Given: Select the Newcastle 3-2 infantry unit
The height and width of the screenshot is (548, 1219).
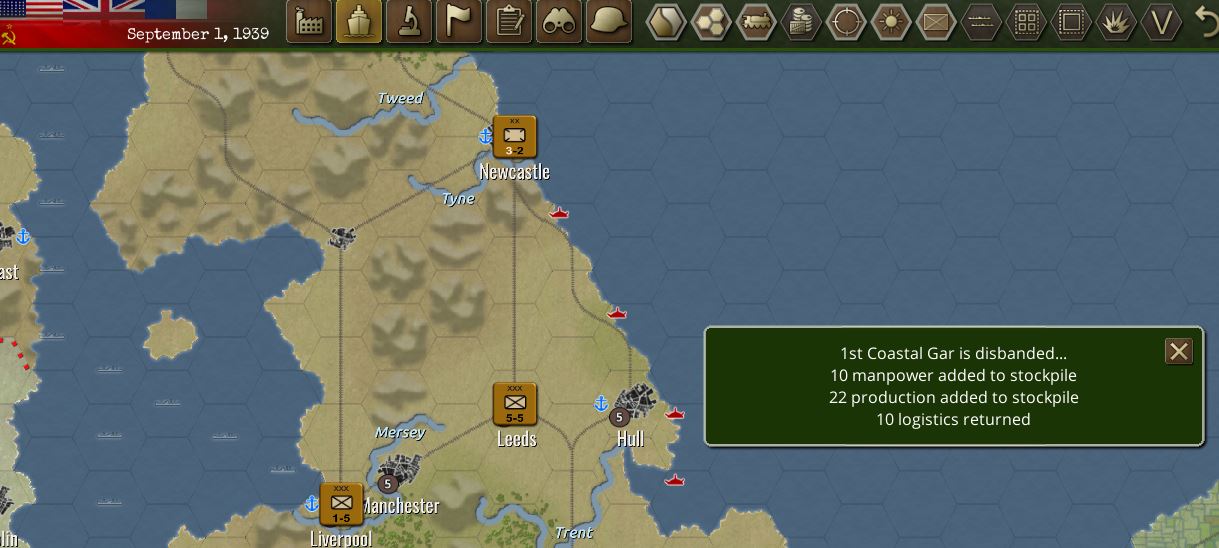Looking at the screenshot, I should tap(515, 137).
